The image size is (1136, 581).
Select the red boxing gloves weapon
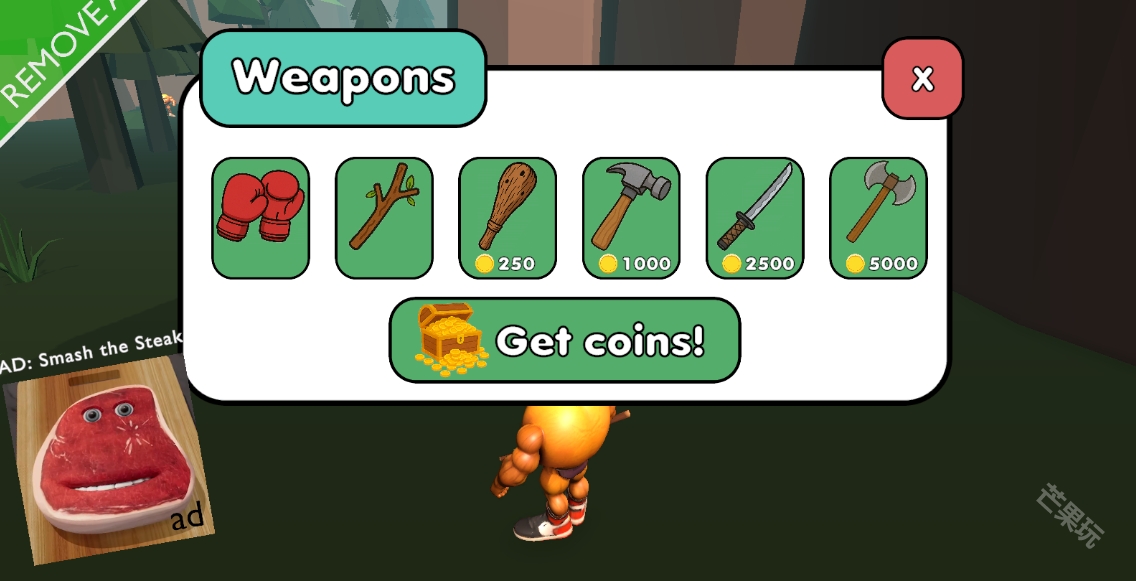tap(260, 217)
